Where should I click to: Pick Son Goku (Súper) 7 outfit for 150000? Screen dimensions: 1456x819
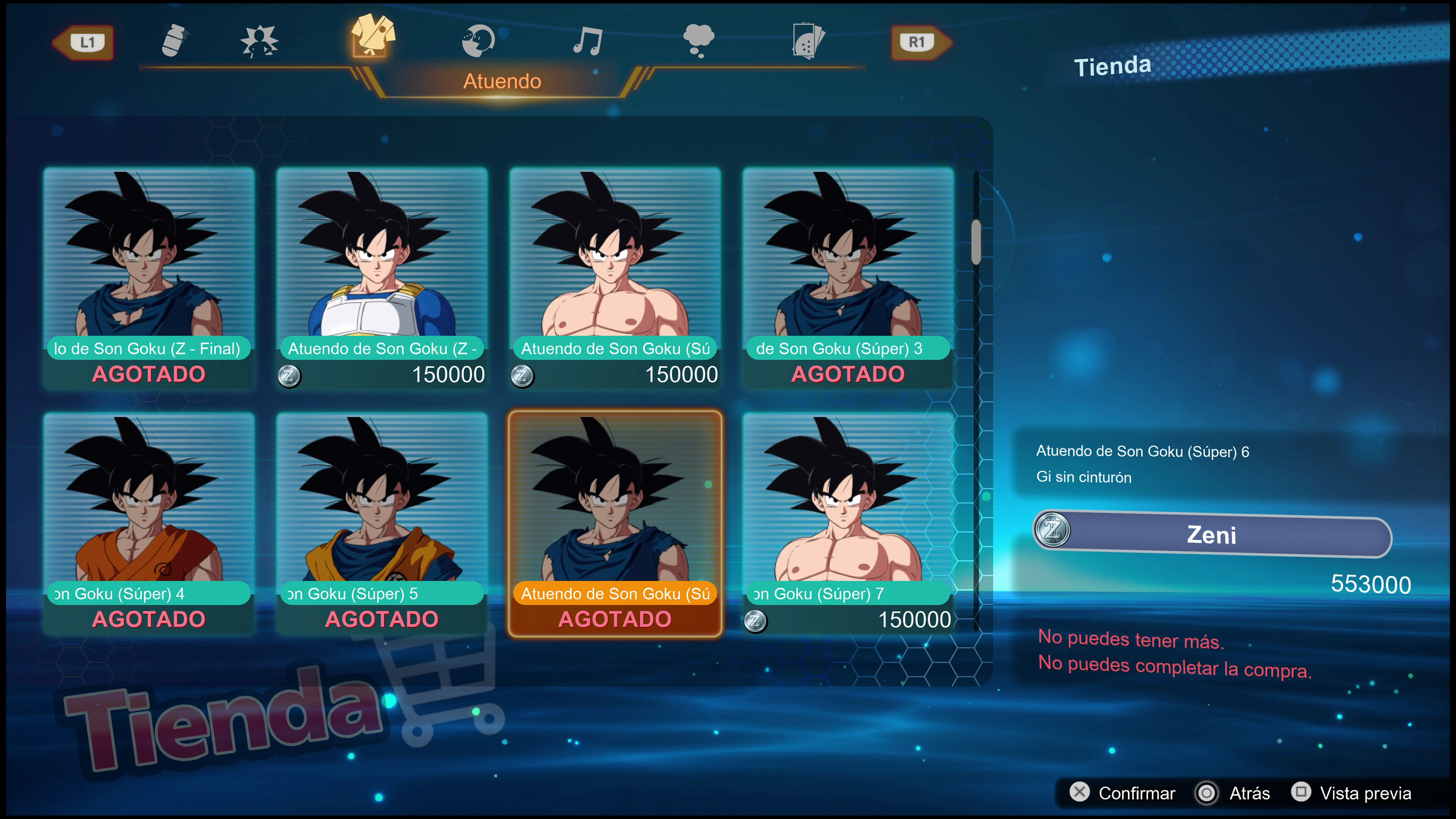coord(848,523)
